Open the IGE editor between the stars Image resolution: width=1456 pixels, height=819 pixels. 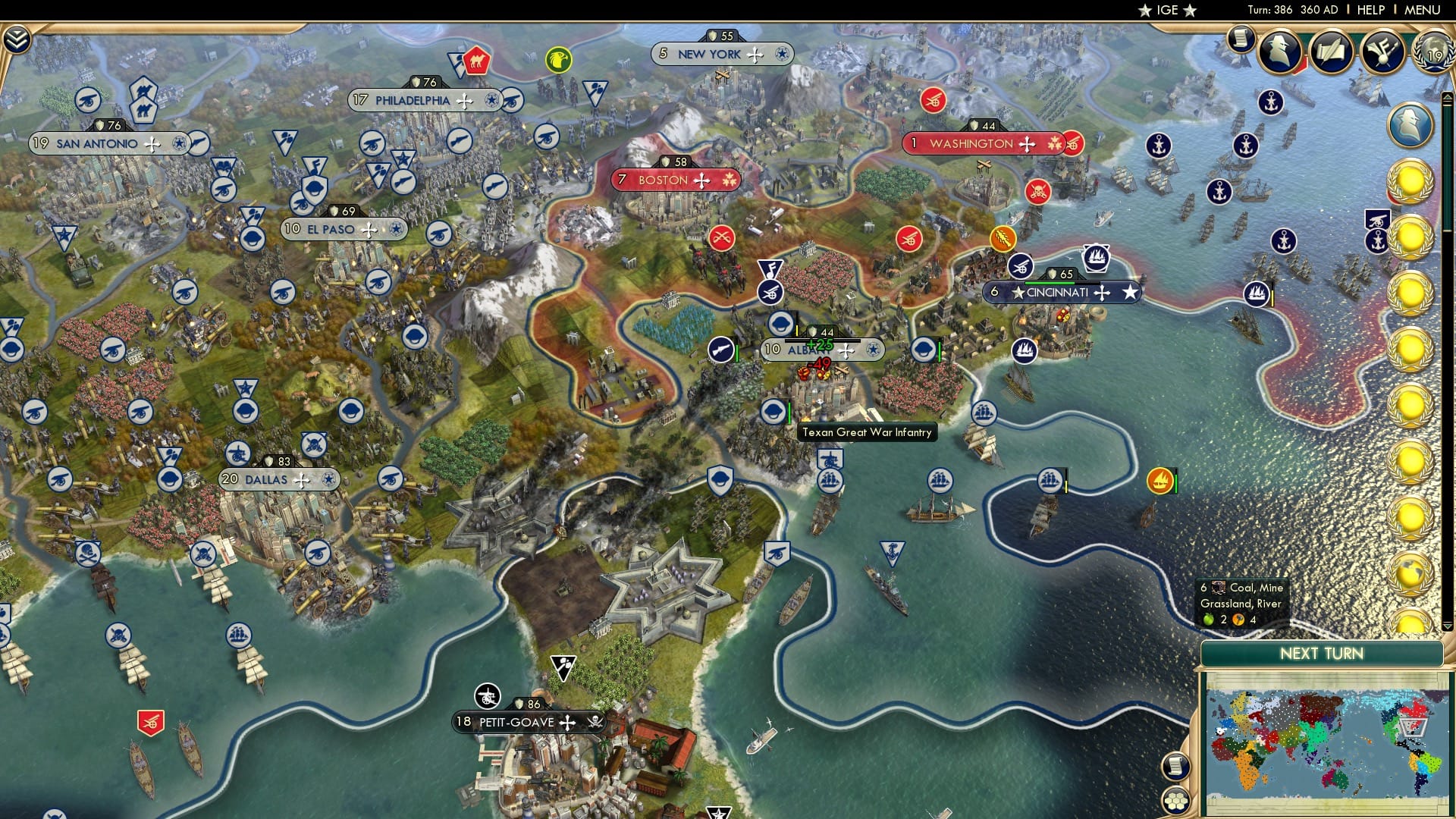coord(1169,10)
